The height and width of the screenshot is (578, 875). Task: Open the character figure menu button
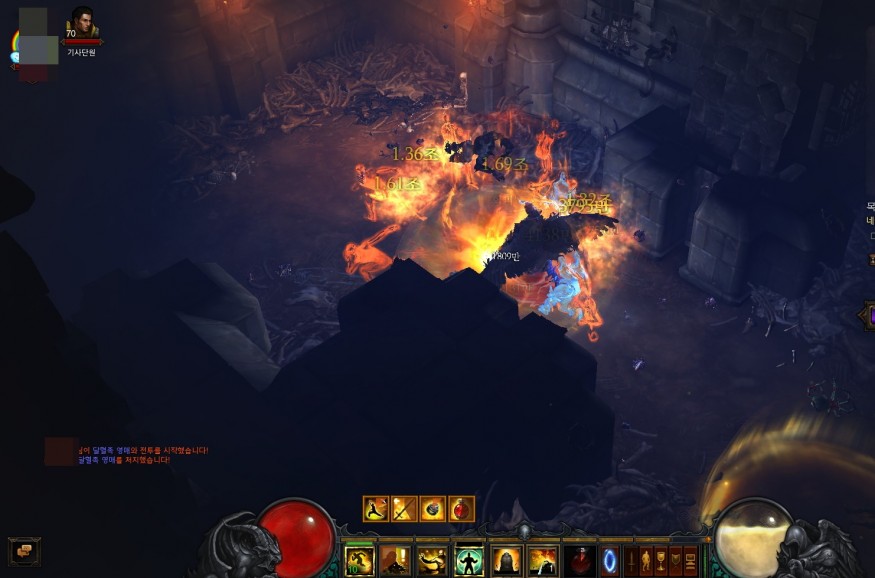tap(645, 558)
